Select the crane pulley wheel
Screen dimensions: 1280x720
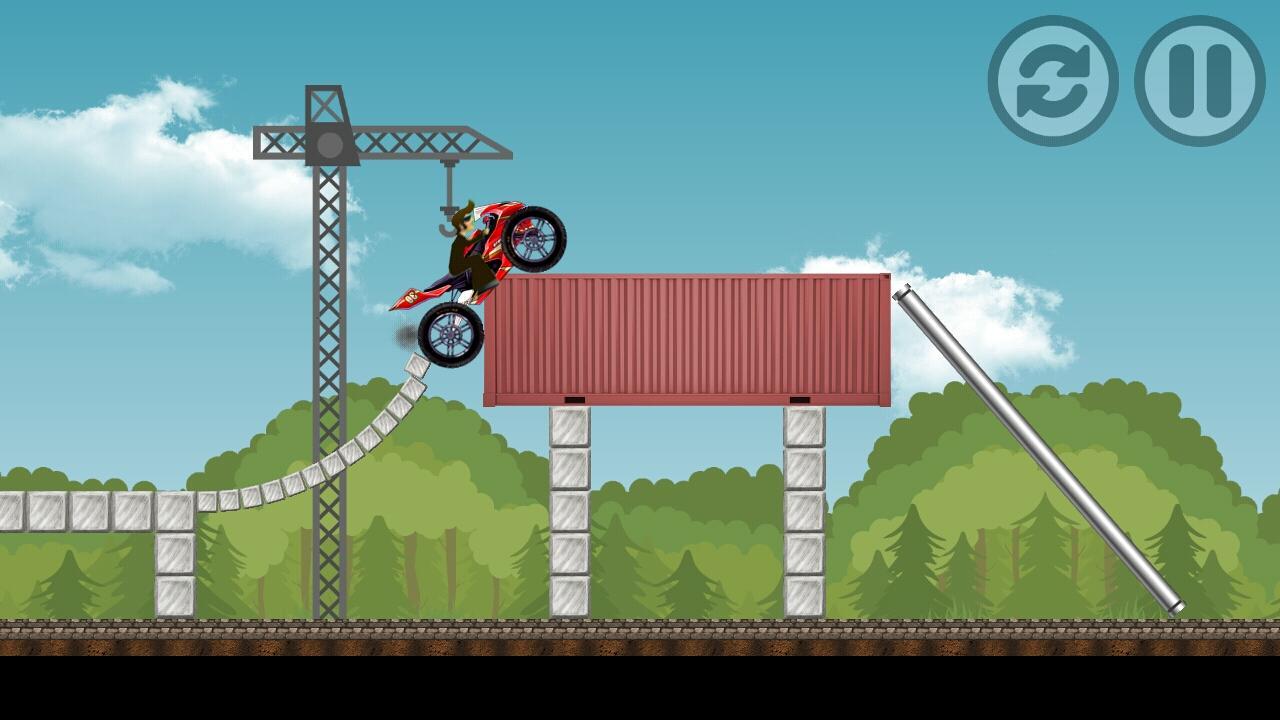(x=327, y=144)
